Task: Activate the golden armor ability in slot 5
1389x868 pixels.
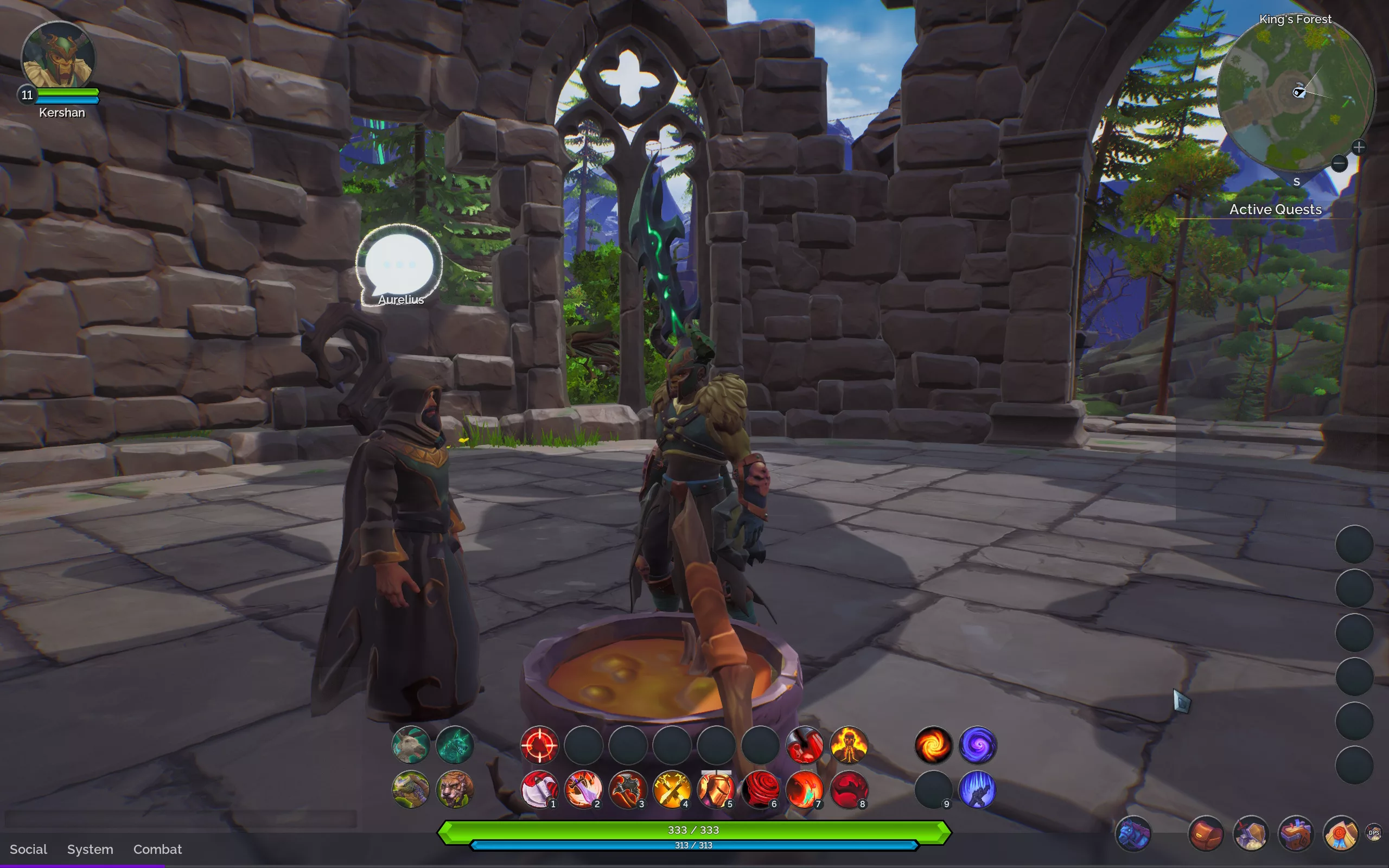Action: (716, 789)
